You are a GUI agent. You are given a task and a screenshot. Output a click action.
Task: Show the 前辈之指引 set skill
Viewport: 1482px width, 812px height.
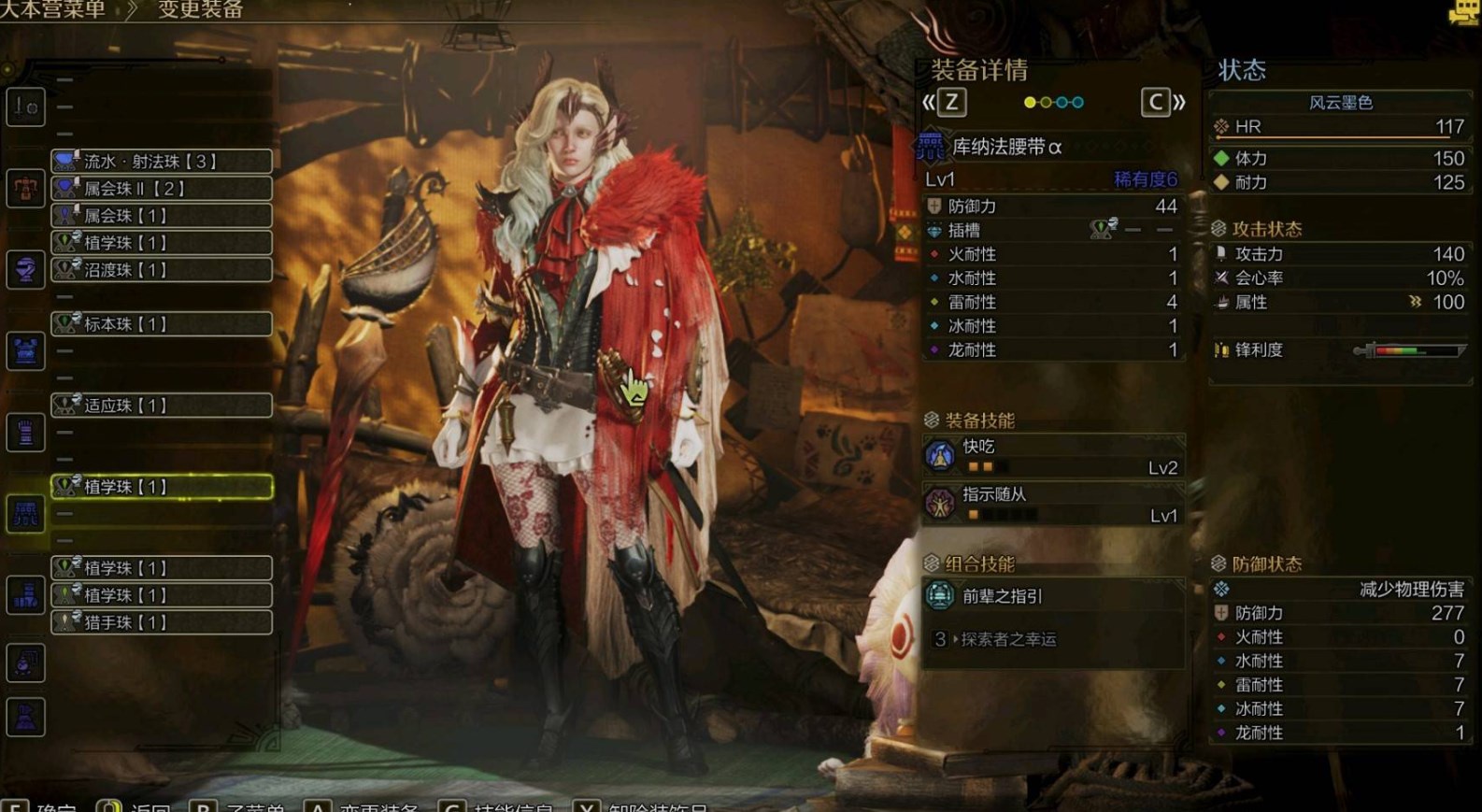[1053, 596]
